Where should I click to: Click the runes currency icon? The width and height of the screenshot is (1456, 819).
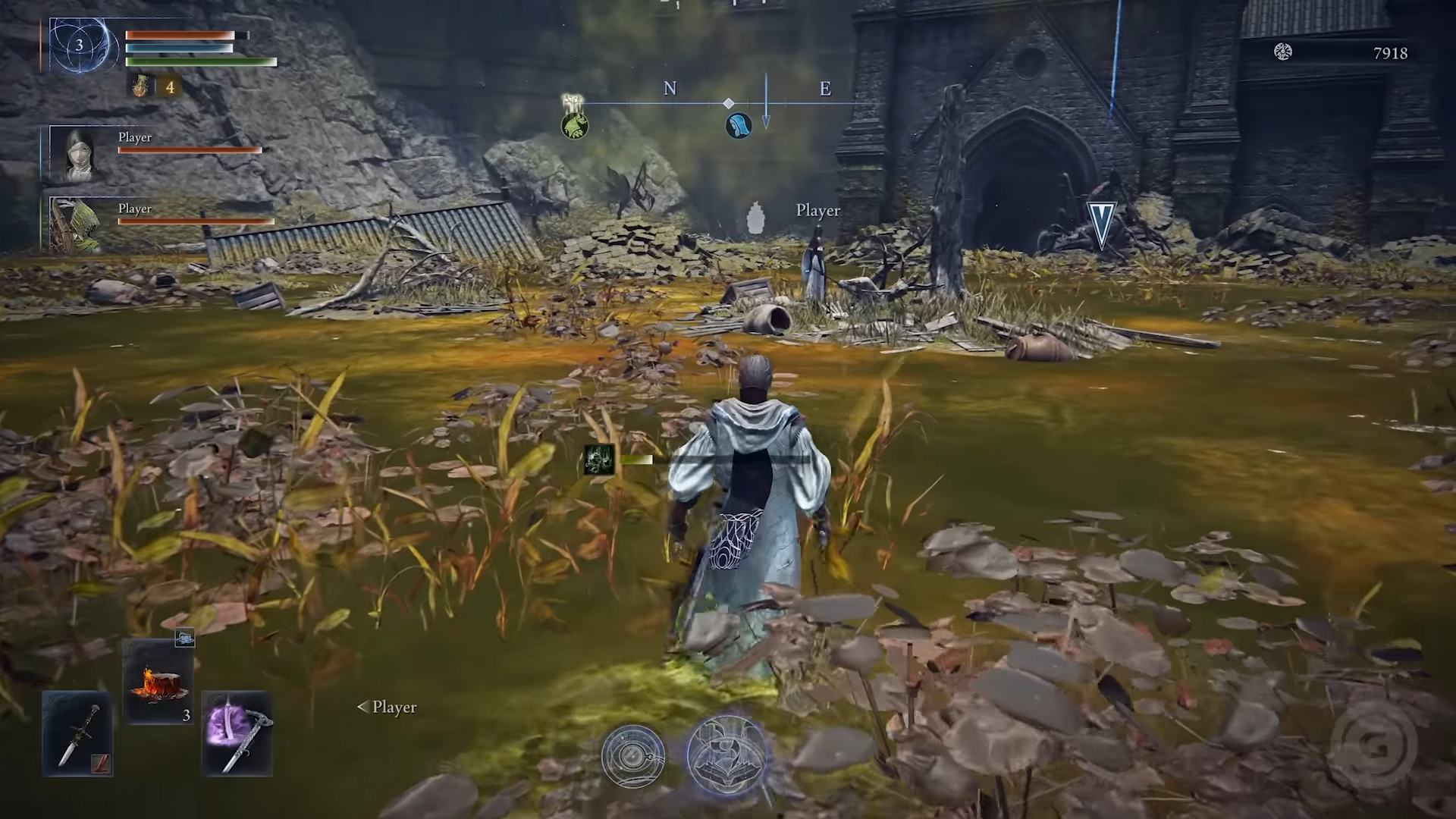point(1282,52)
